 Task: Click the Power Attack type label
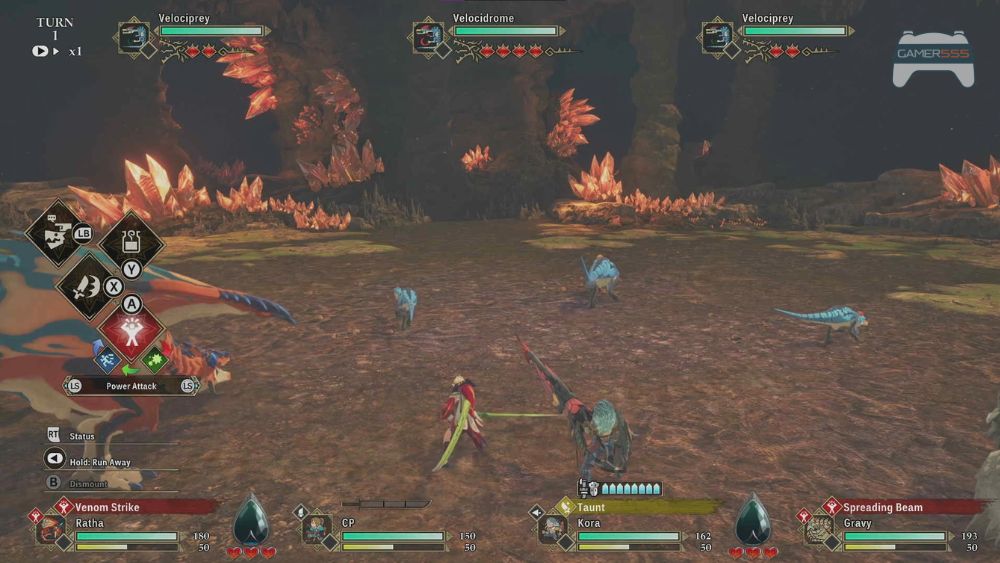(x=131, y=386)
